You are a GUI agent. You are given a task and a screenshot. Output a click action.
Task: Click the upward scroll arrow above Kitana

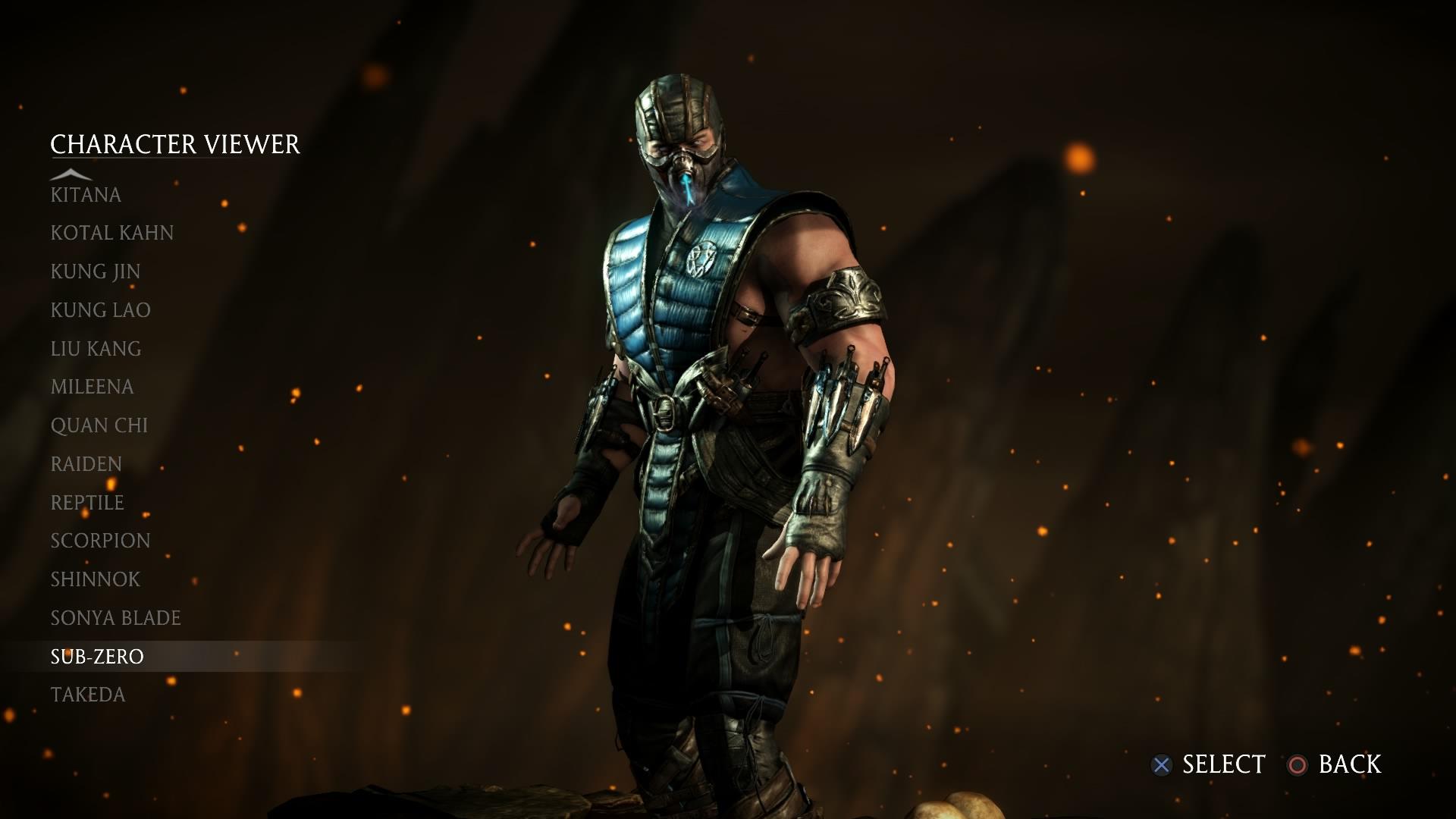pos(72,173)
